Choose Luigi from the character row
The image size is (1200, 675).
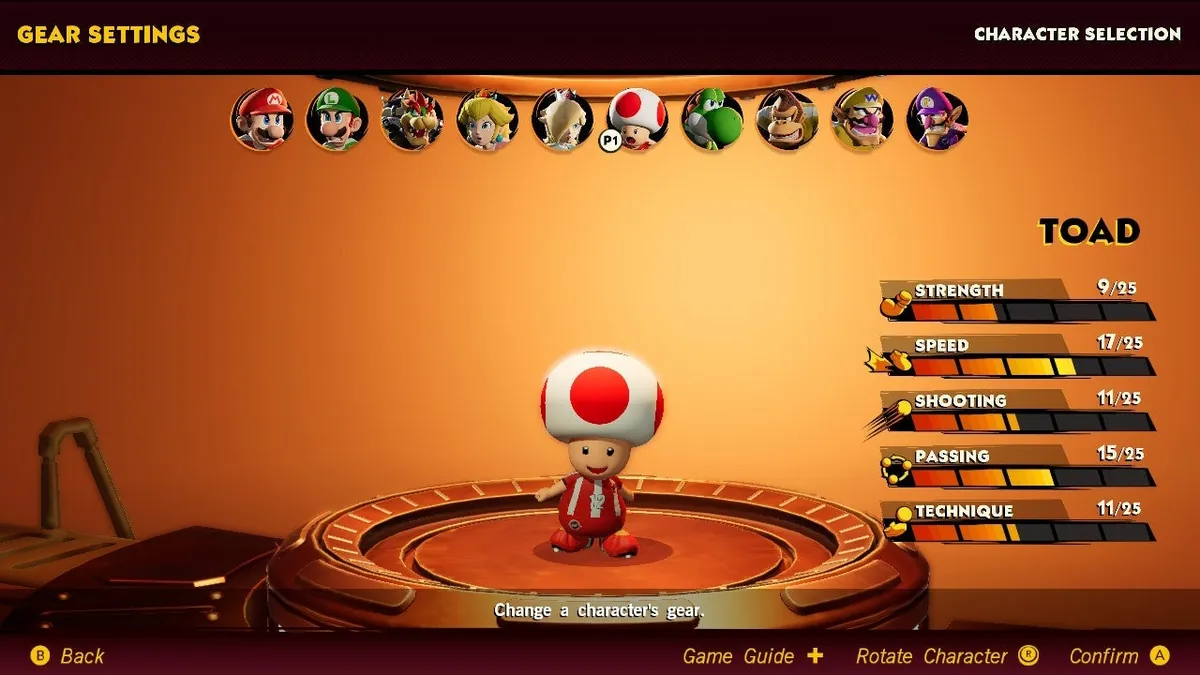337,119
